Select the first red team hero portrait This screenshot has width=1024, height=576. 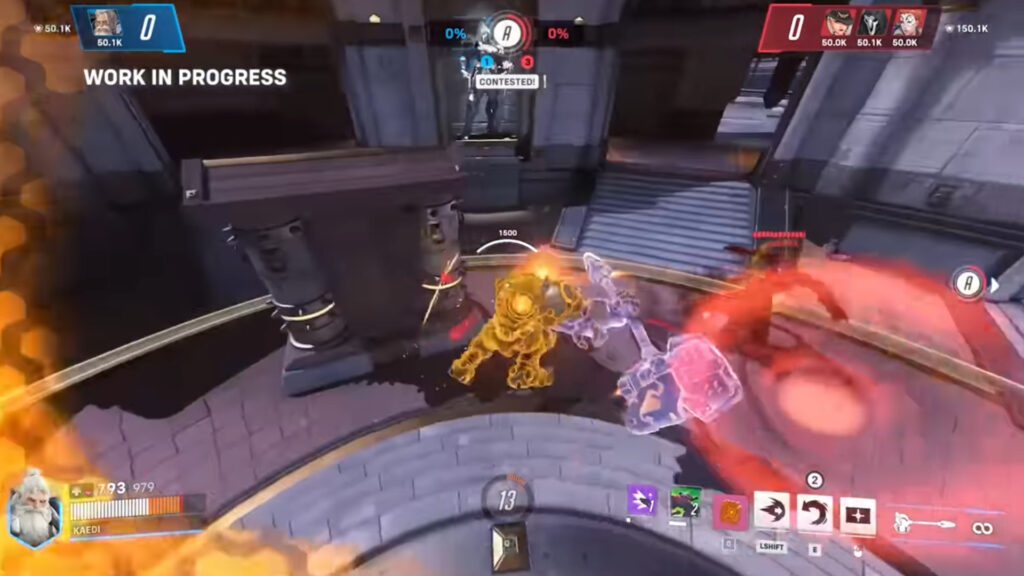[837, 23]
